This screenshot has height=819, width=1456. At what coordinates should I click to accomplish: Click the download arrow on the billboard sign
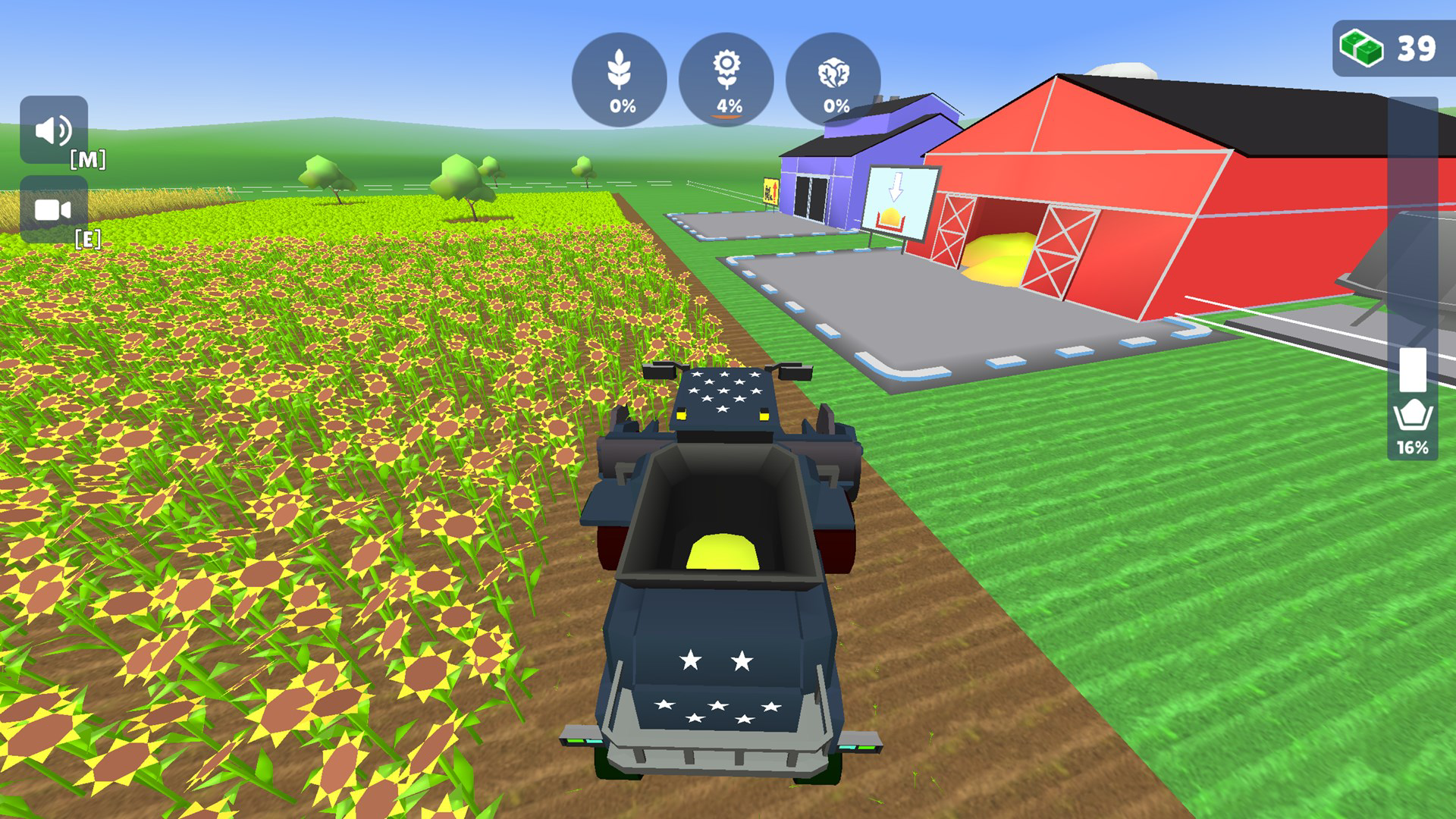[x=896, y=186]
